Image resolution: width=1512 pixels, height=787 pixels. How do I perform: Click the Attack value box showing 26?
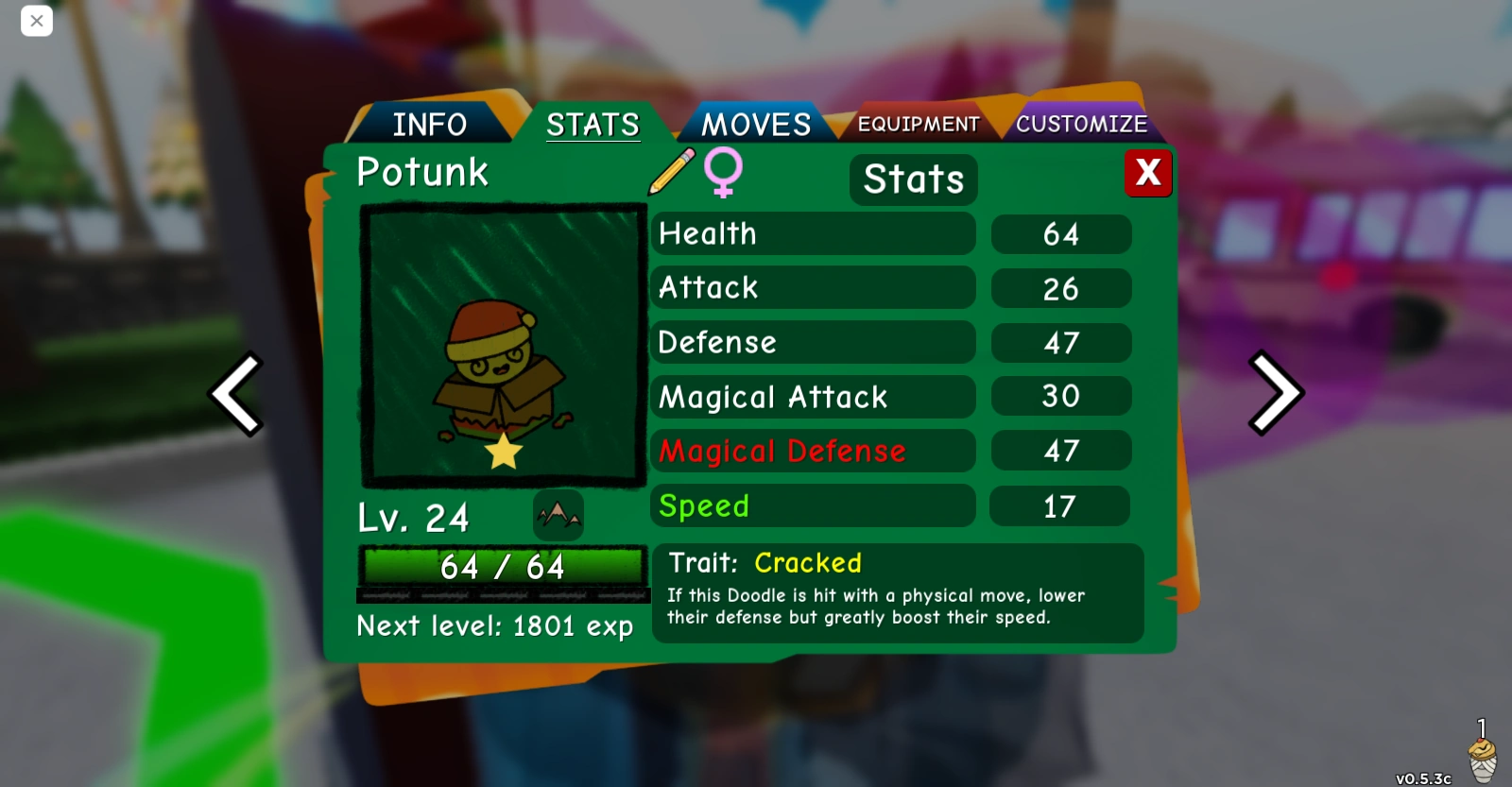pyautogui.click(x=1060, y=288)
